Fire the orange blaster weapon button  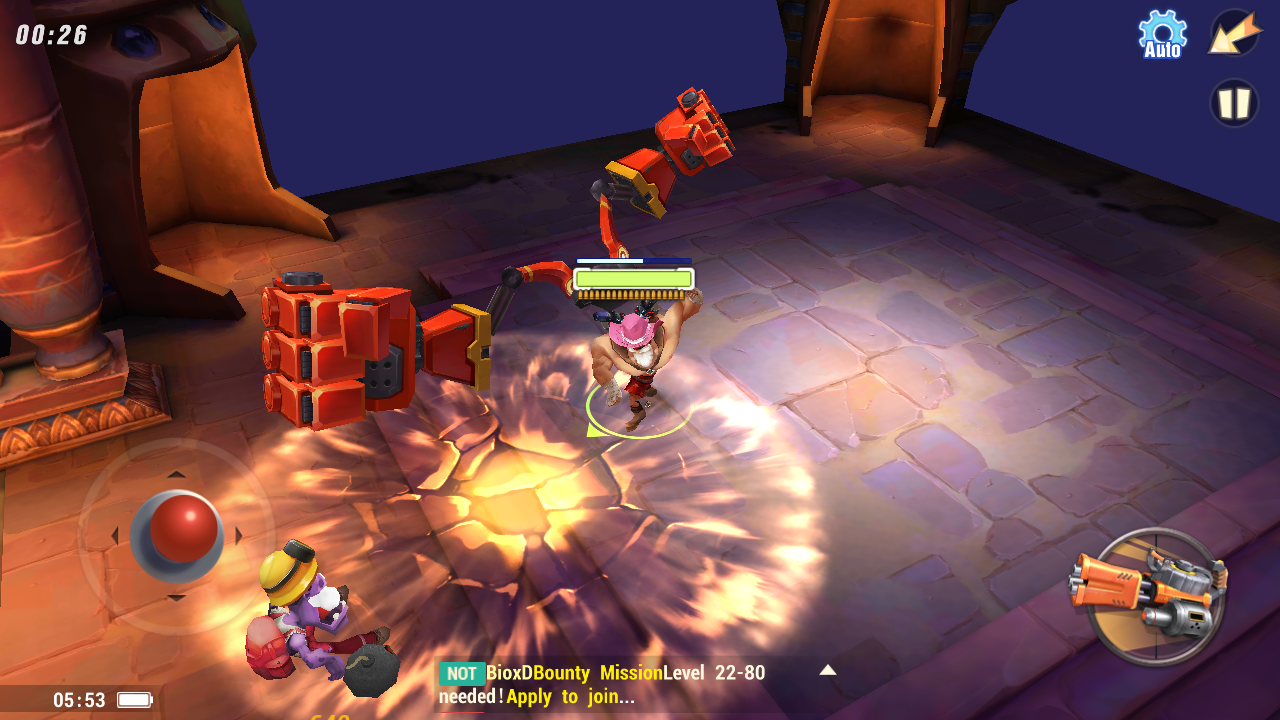(1151, 596)
